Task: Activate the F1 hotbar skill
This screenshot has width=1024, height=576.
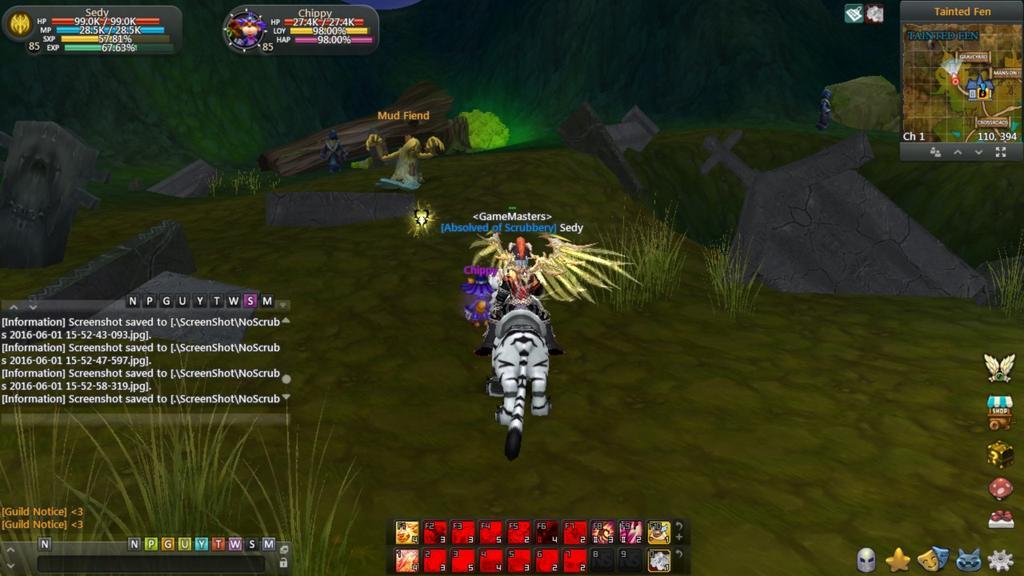Action: pyautogui.click(x=407, y=532)
